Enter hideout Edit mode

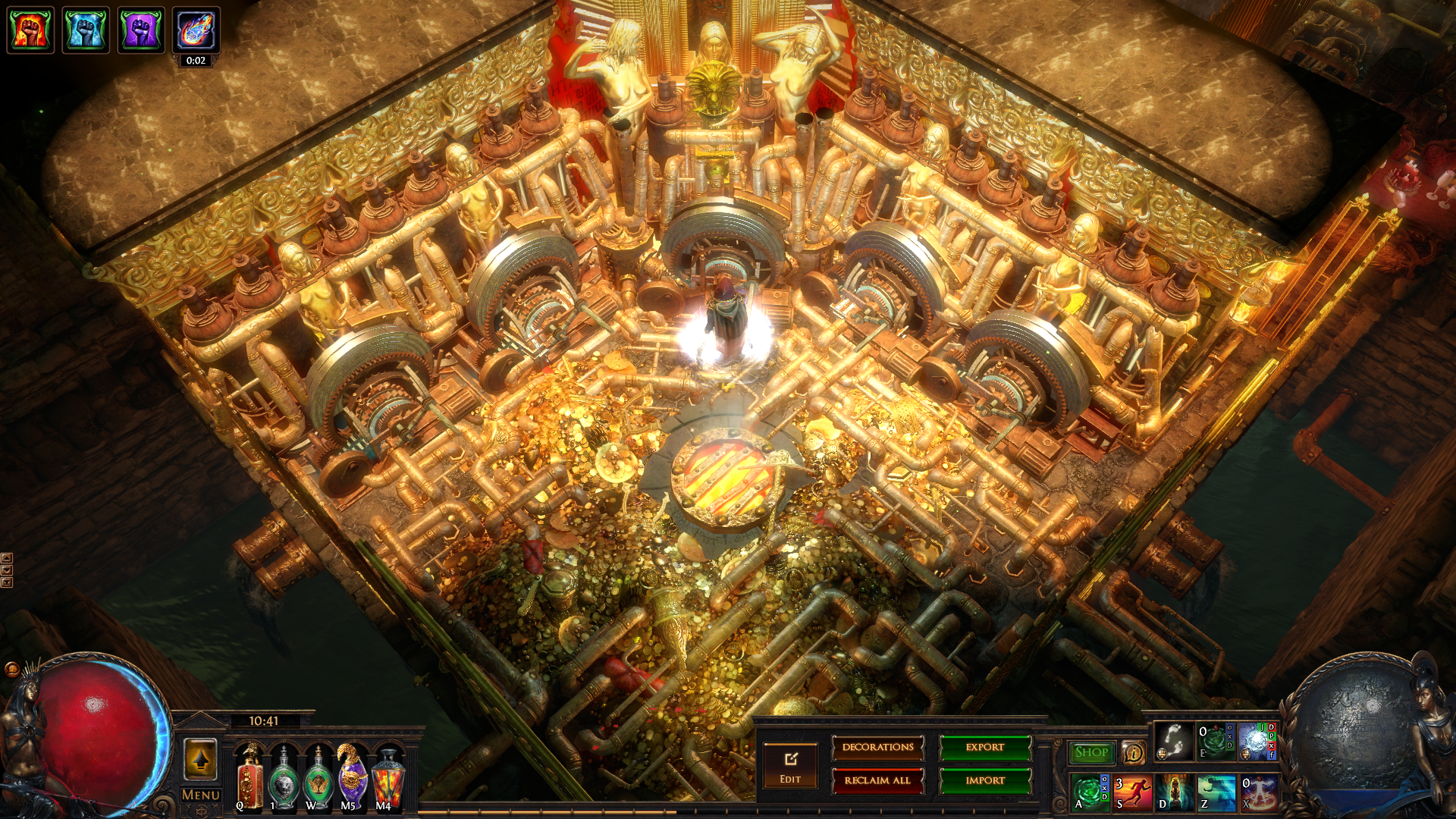coord(790,766)
